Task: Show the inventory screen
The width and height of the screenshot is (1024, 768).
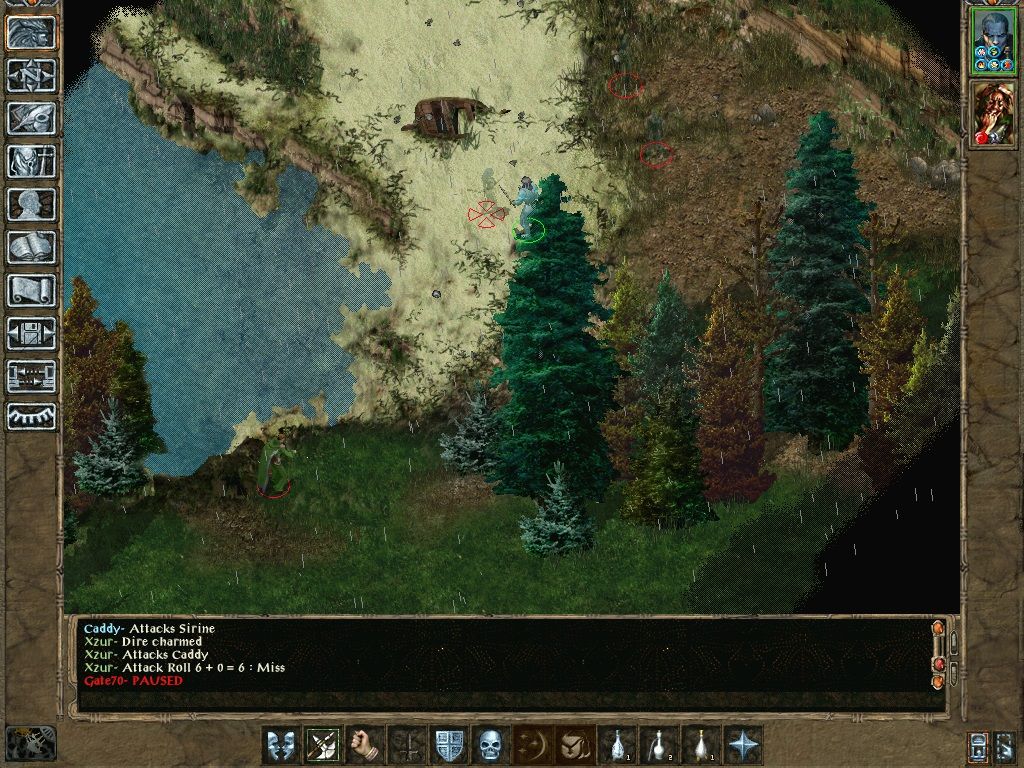Action: tap(32, 161)
